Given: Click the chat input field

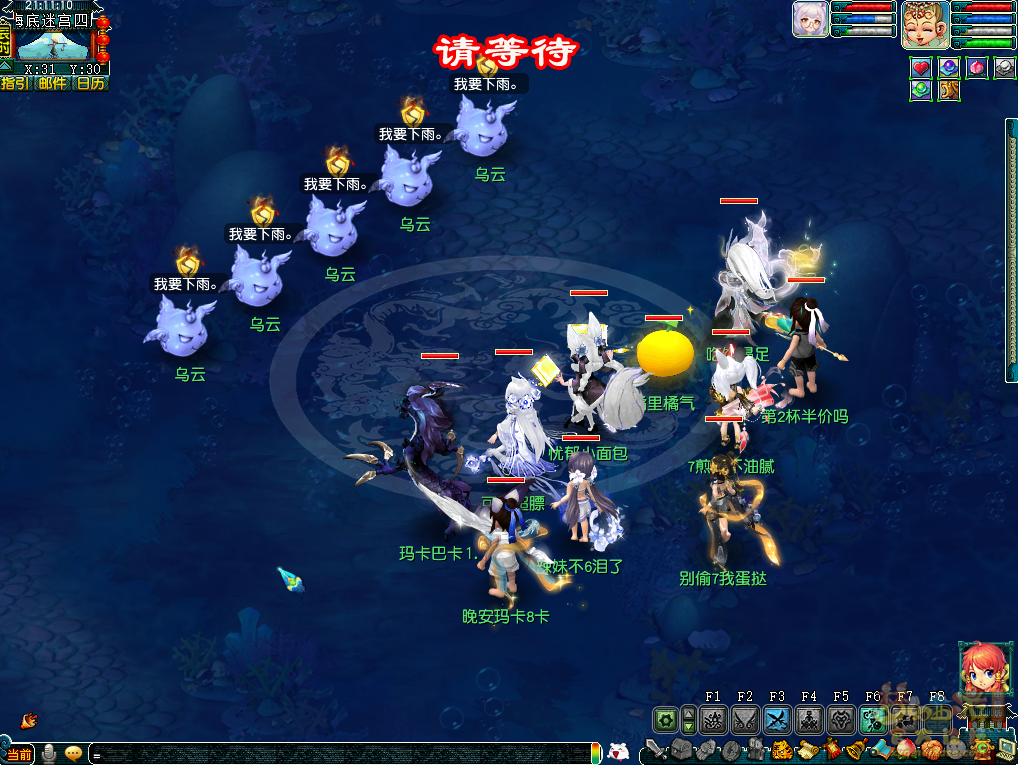Looking at the screenshot, I should click(340, 753).
